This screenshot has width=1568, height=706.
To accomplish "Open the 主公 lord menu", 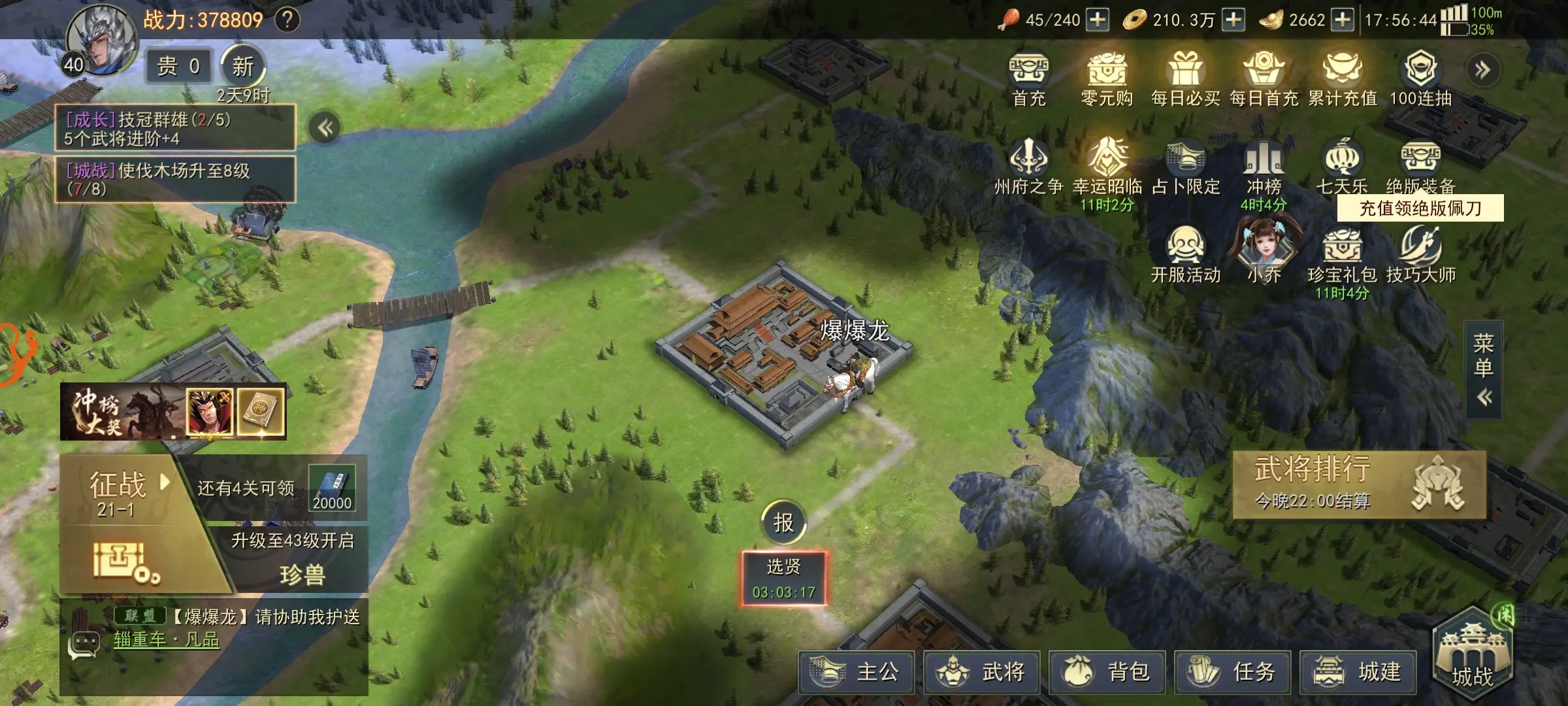I will 856,671.
